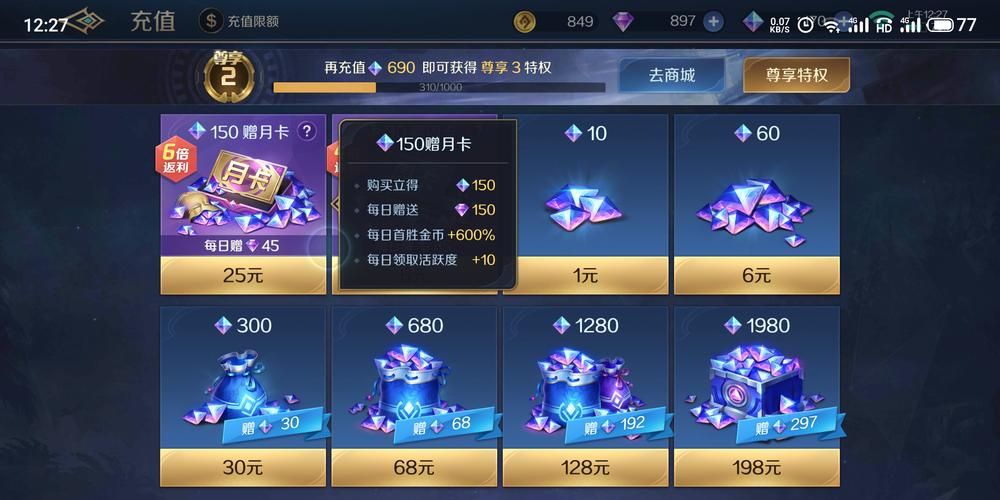Tap the plus button beside 897 diamonds
This screenshot has height=500, width=1000.
click(713, 21)
